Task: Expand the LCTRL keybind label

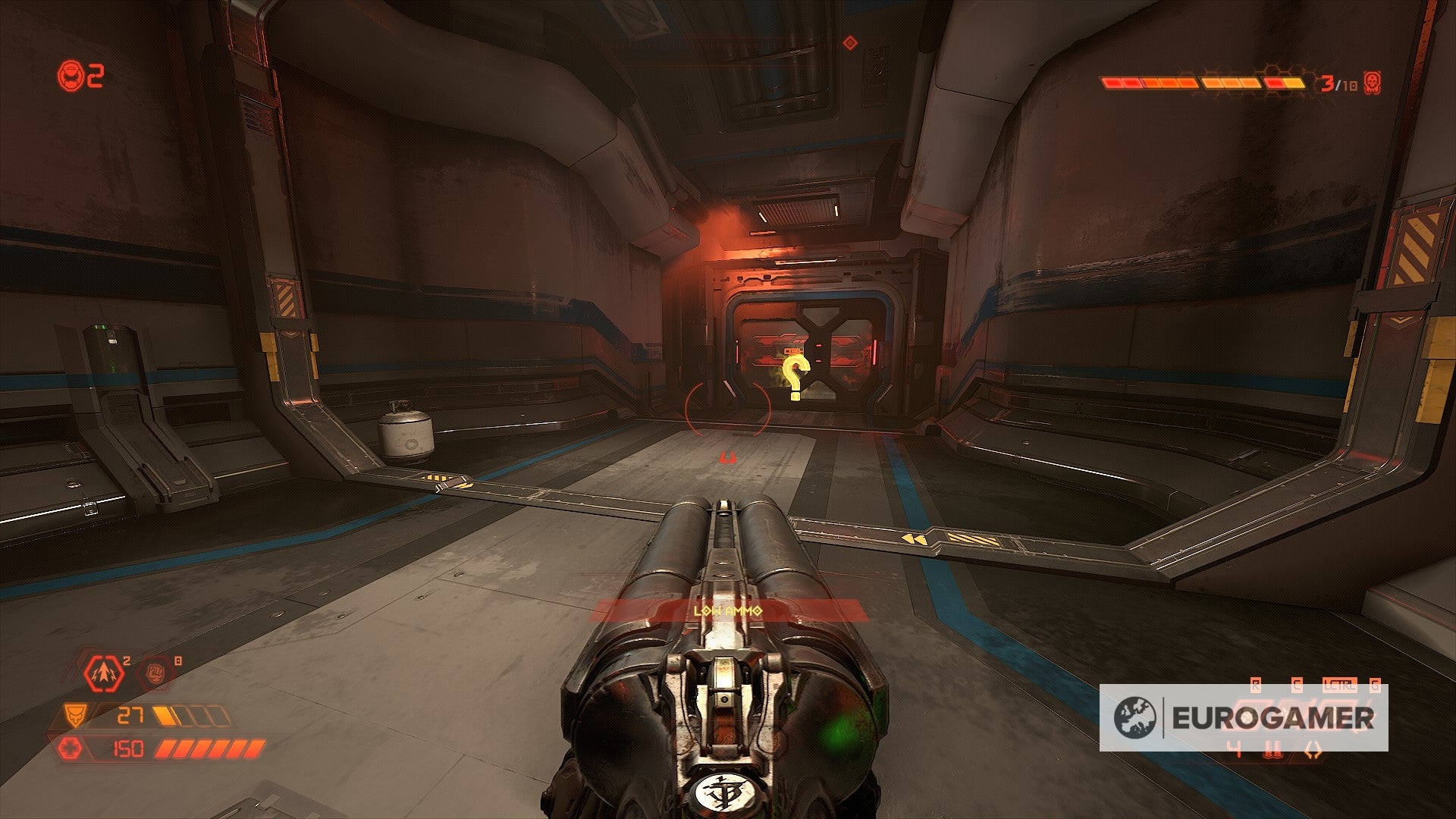Action: (1340, 683)
